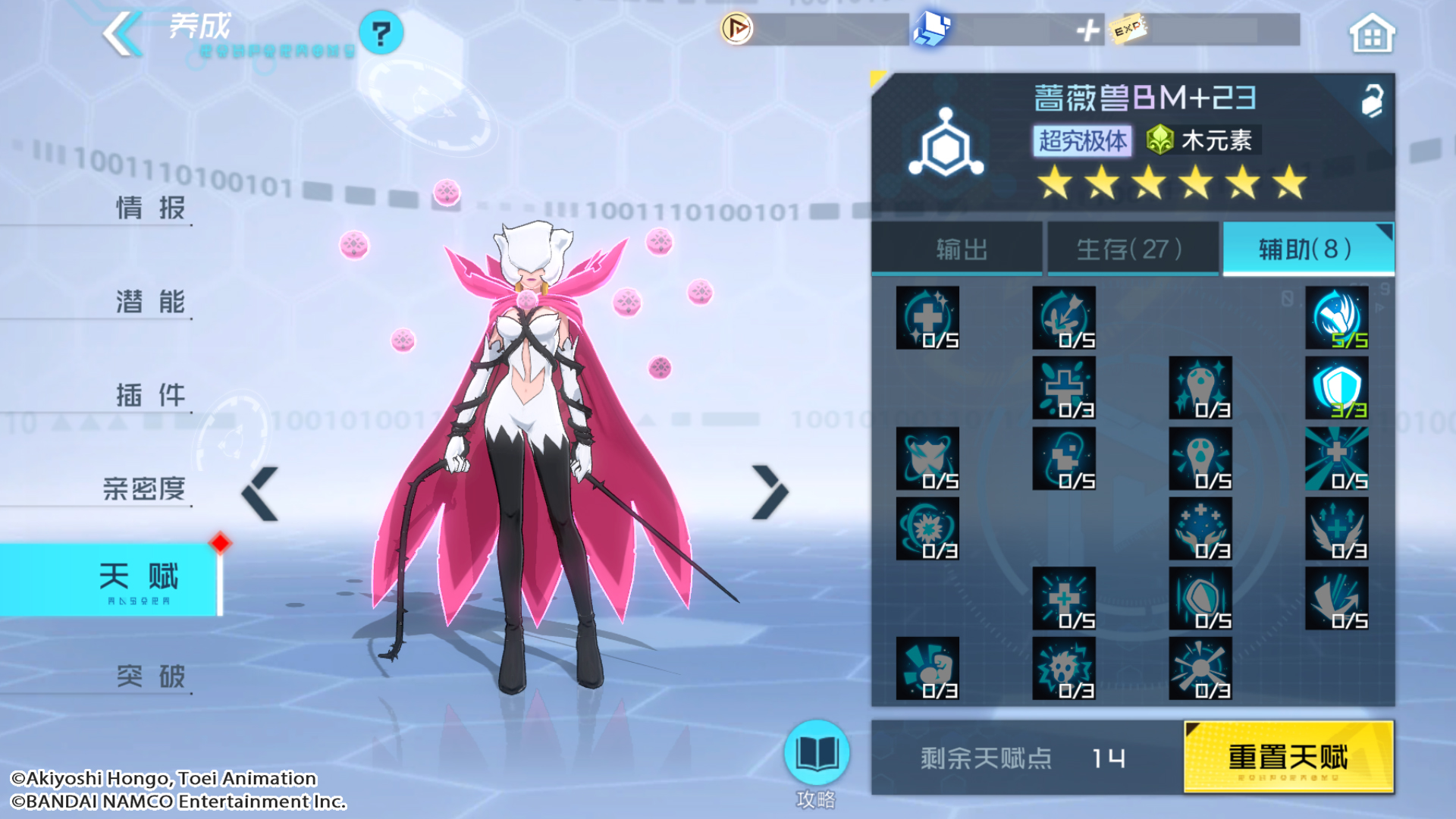Return to the home screen
The width and height of the screenshot is (1456, 819).
1371,35
